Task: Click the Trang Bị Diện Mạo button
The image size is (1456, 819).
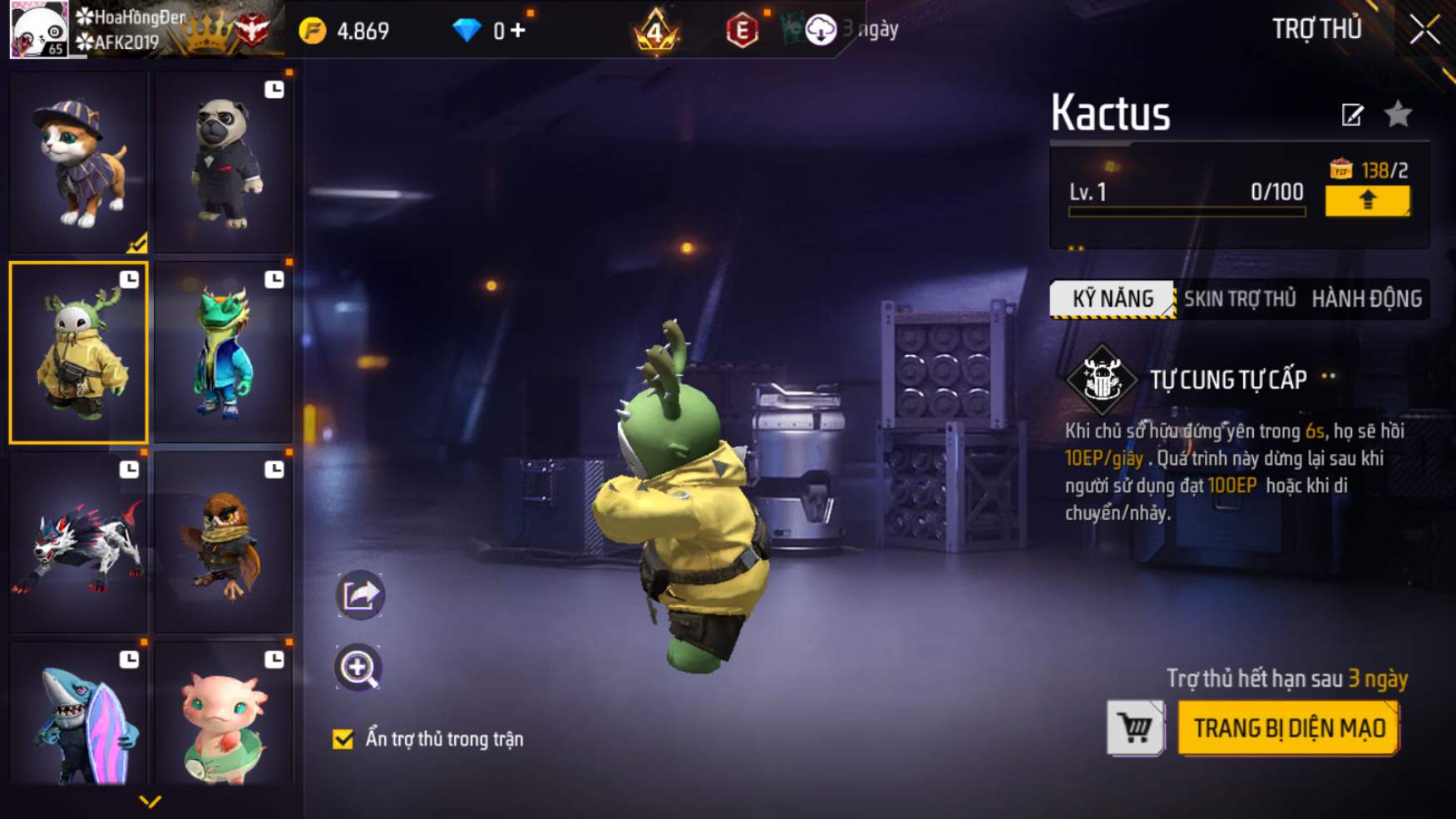Action: (1289, 728)
